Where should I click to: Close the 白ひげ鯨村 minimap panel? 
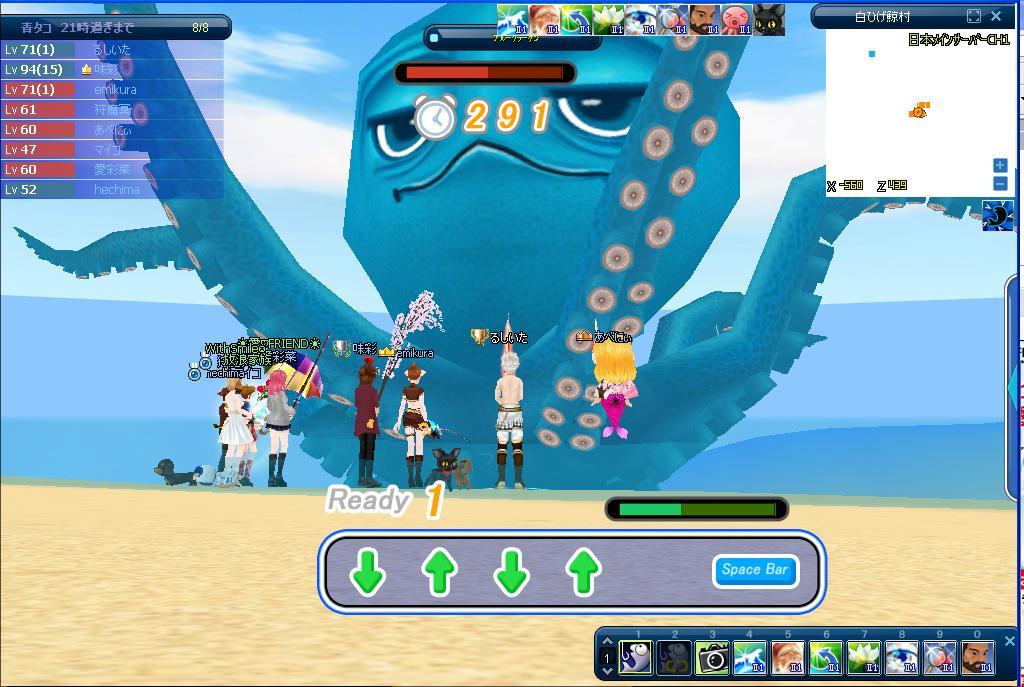996,16
